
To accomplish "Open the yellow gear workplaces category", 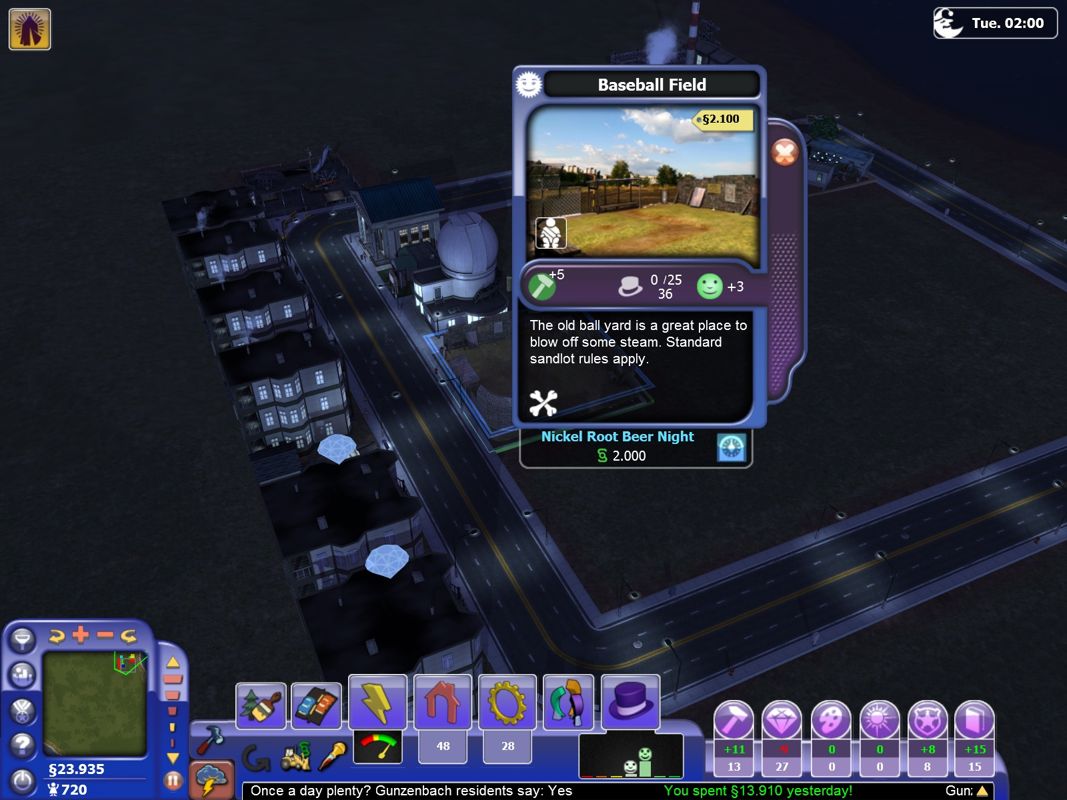I will (x=507, y=703).
